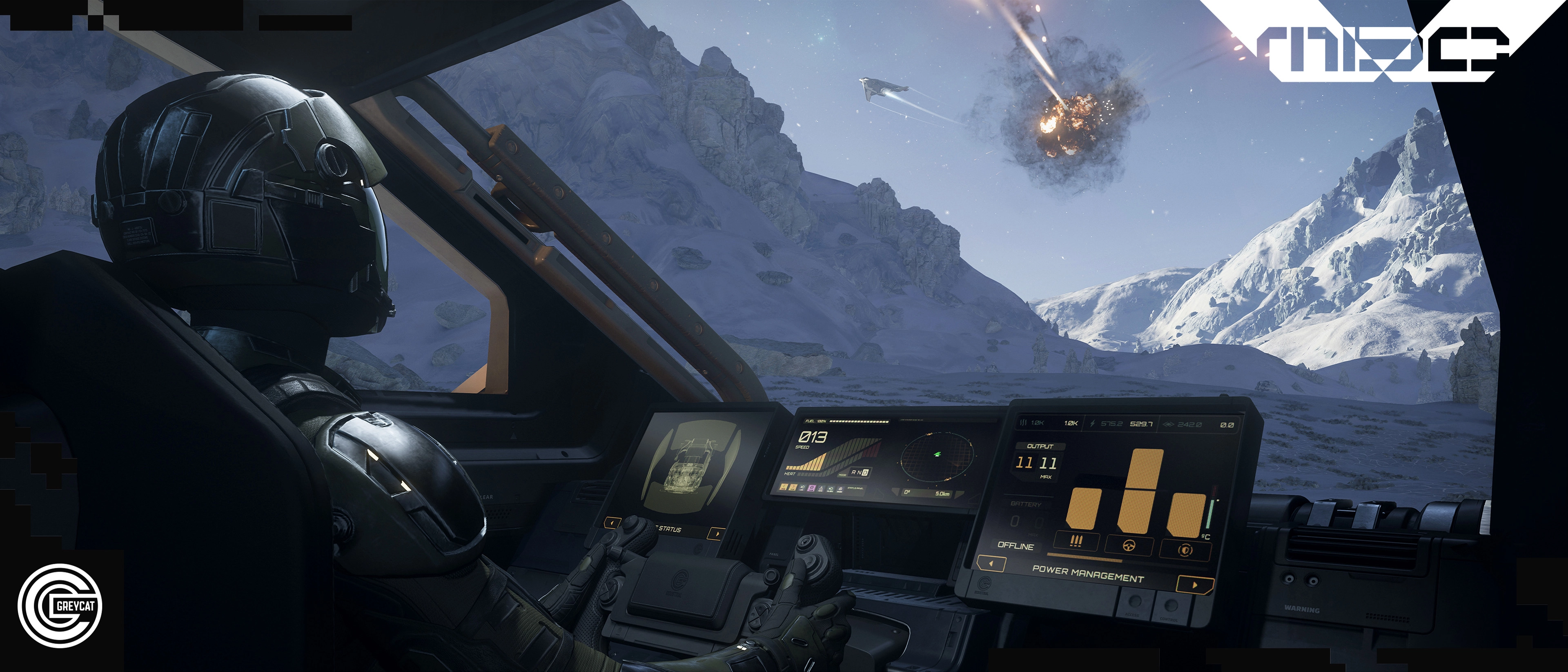Viewport: 1568px width, 672px height.
Task: Show previous page on the Status screen
Action: [612, 523]
